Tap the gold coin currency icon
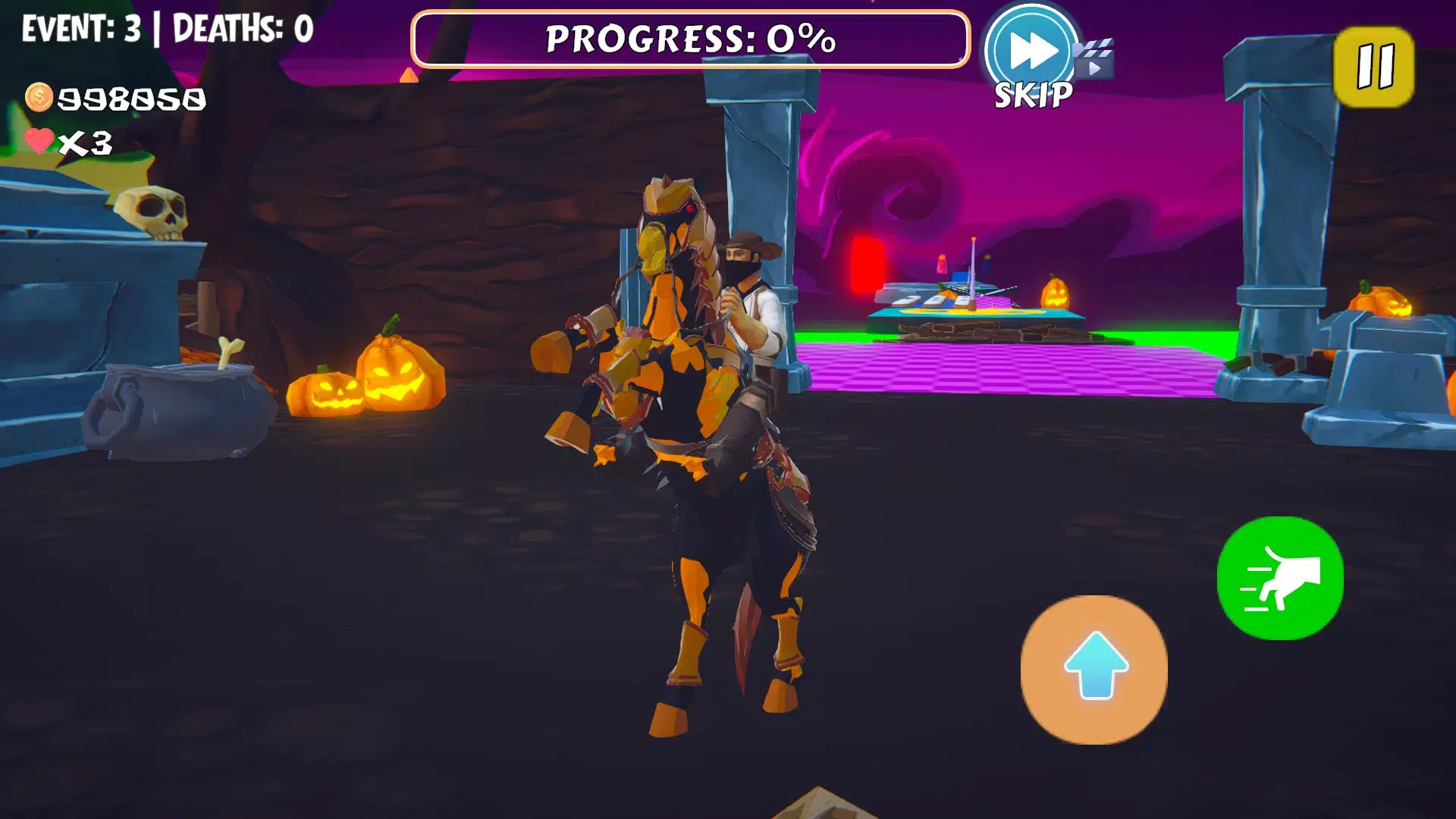 [x=39, y=96]
